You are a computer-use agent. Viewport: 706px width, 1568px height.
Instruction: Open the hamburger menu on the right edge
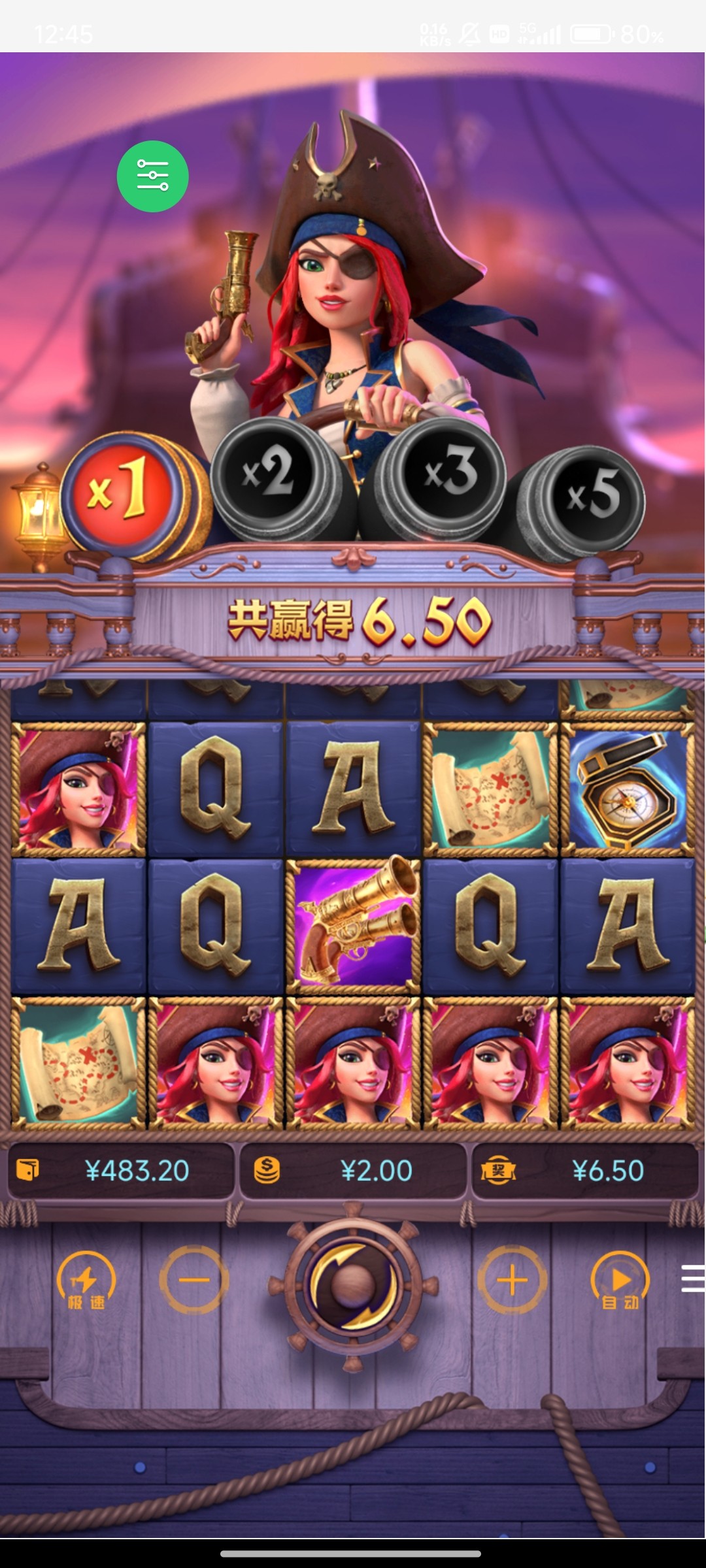693,1279
